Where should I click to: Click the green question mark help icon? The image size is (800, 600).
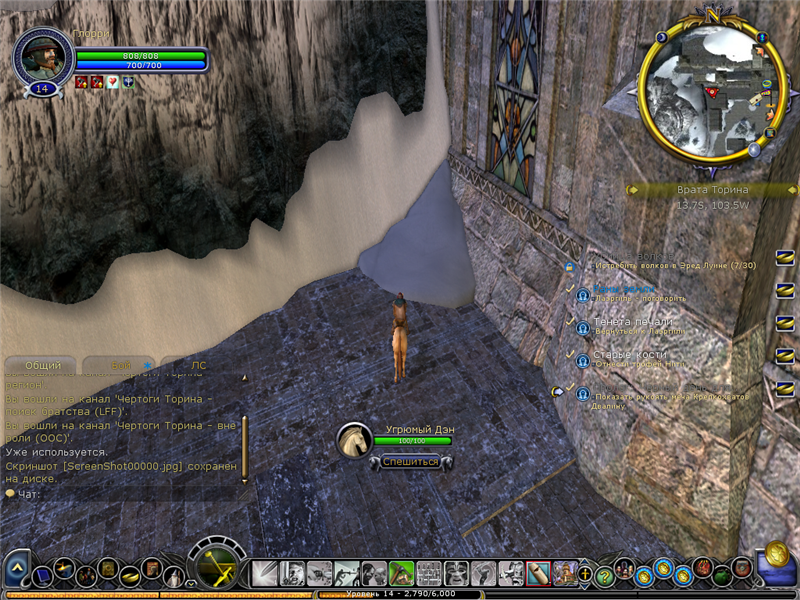(x=604, y=575)
